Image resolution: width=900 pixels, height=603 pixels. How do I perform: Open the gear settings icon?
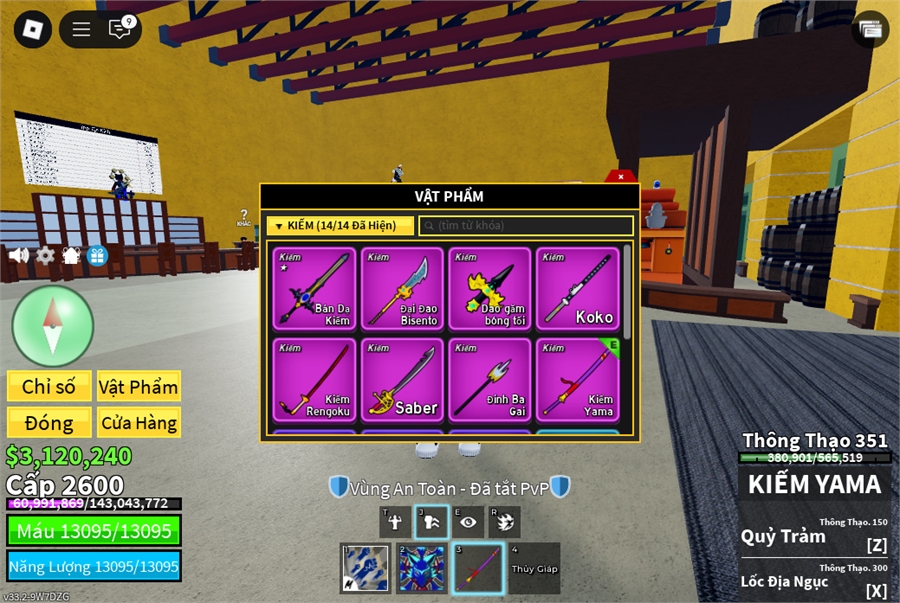tap(45, 255)
